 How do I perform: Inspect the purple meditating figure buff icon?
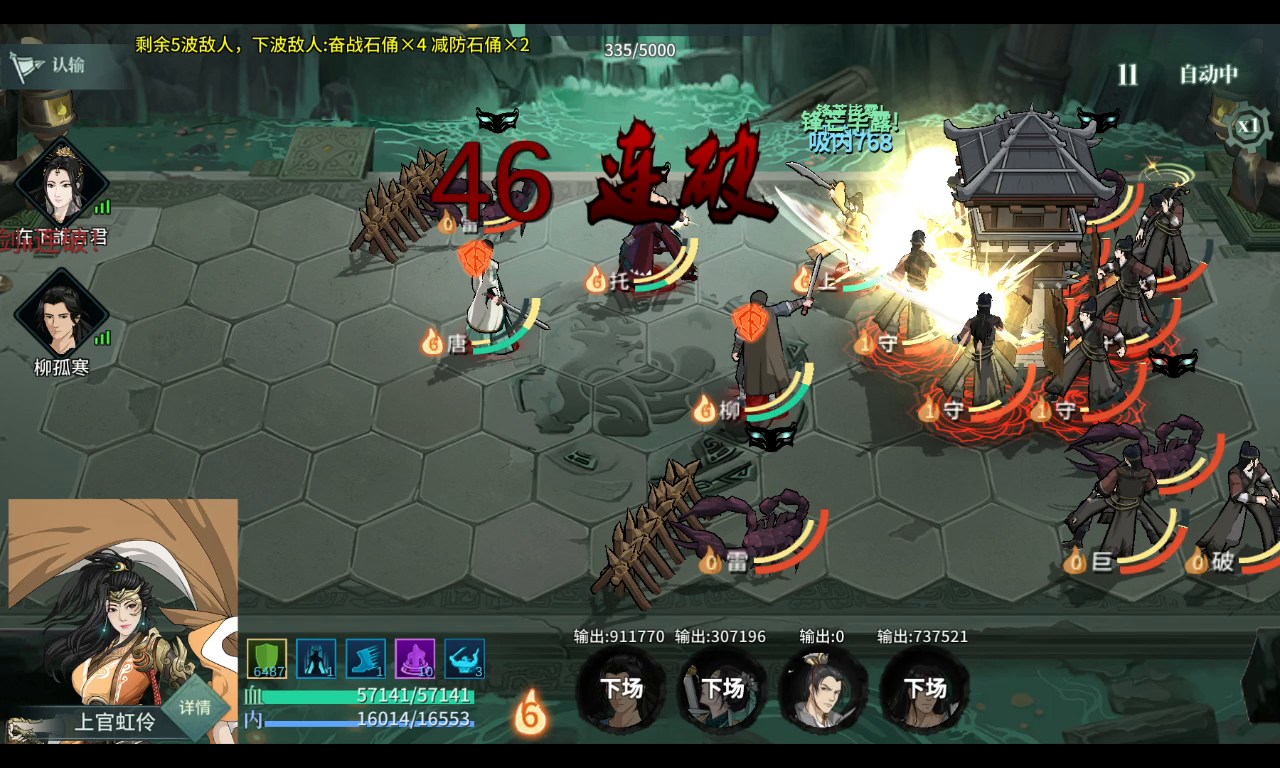(415, 659)
